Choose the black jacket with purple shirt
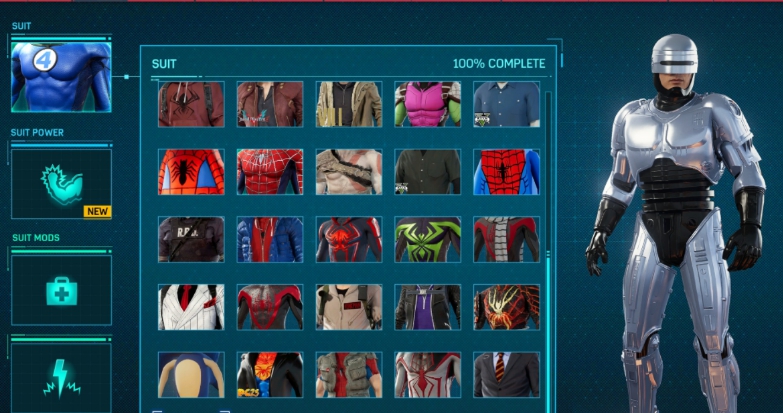This screenshot has height=413, width=783. point(427,307)
